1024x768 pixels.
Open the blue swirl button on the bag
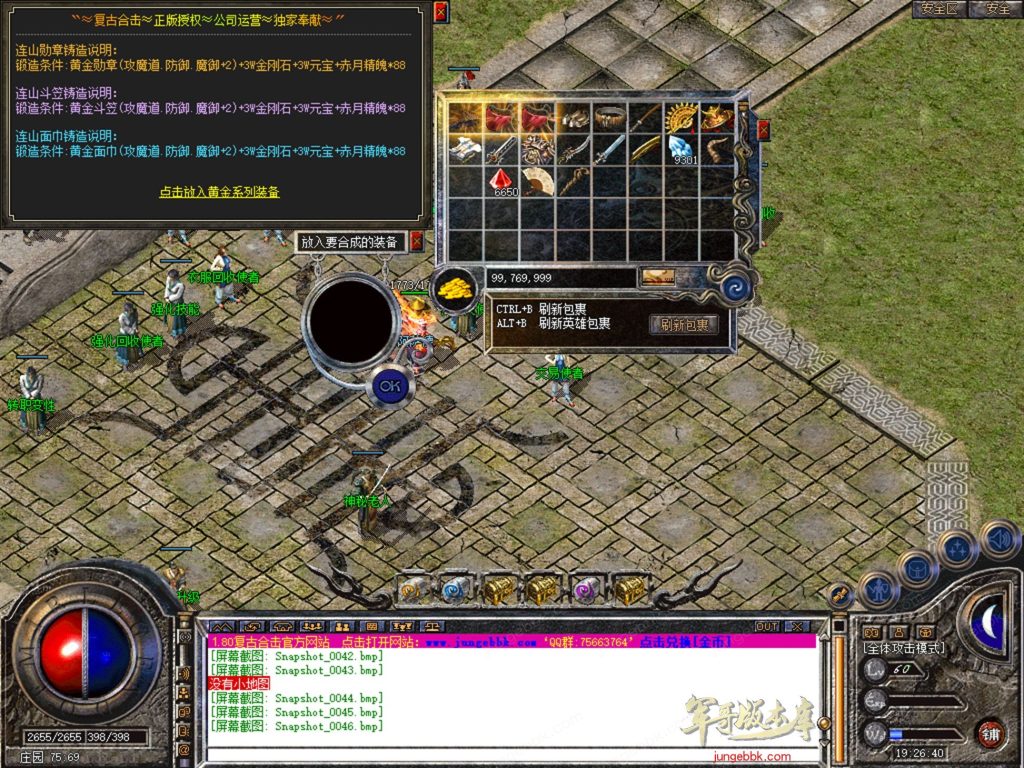[734, 287]
